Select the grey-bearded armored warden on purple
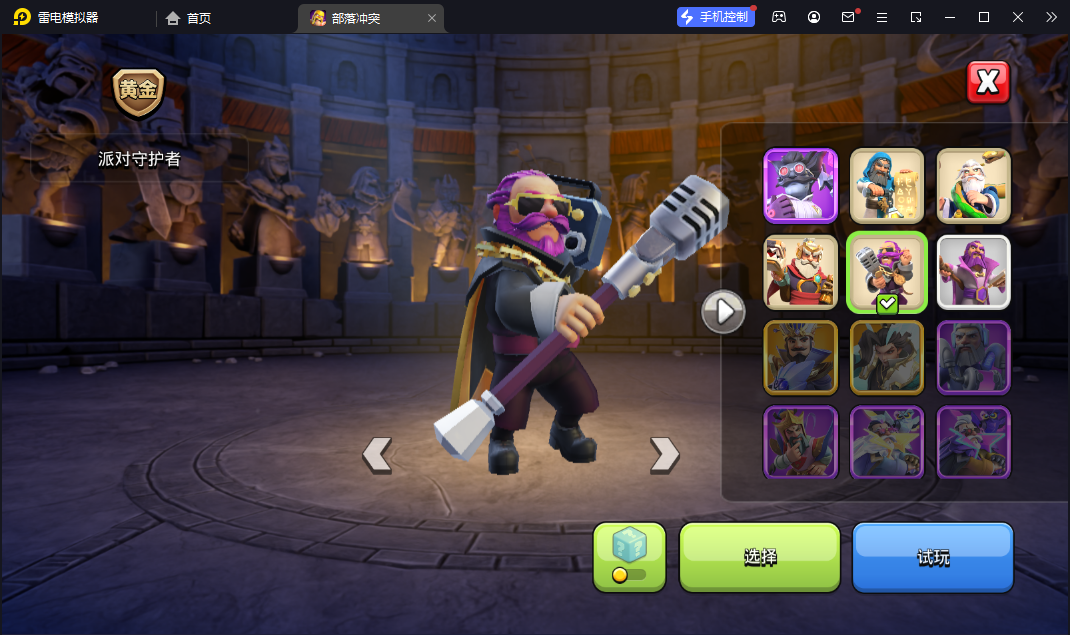This screenshot has height=635, width=1070. (x=974, y=357)
